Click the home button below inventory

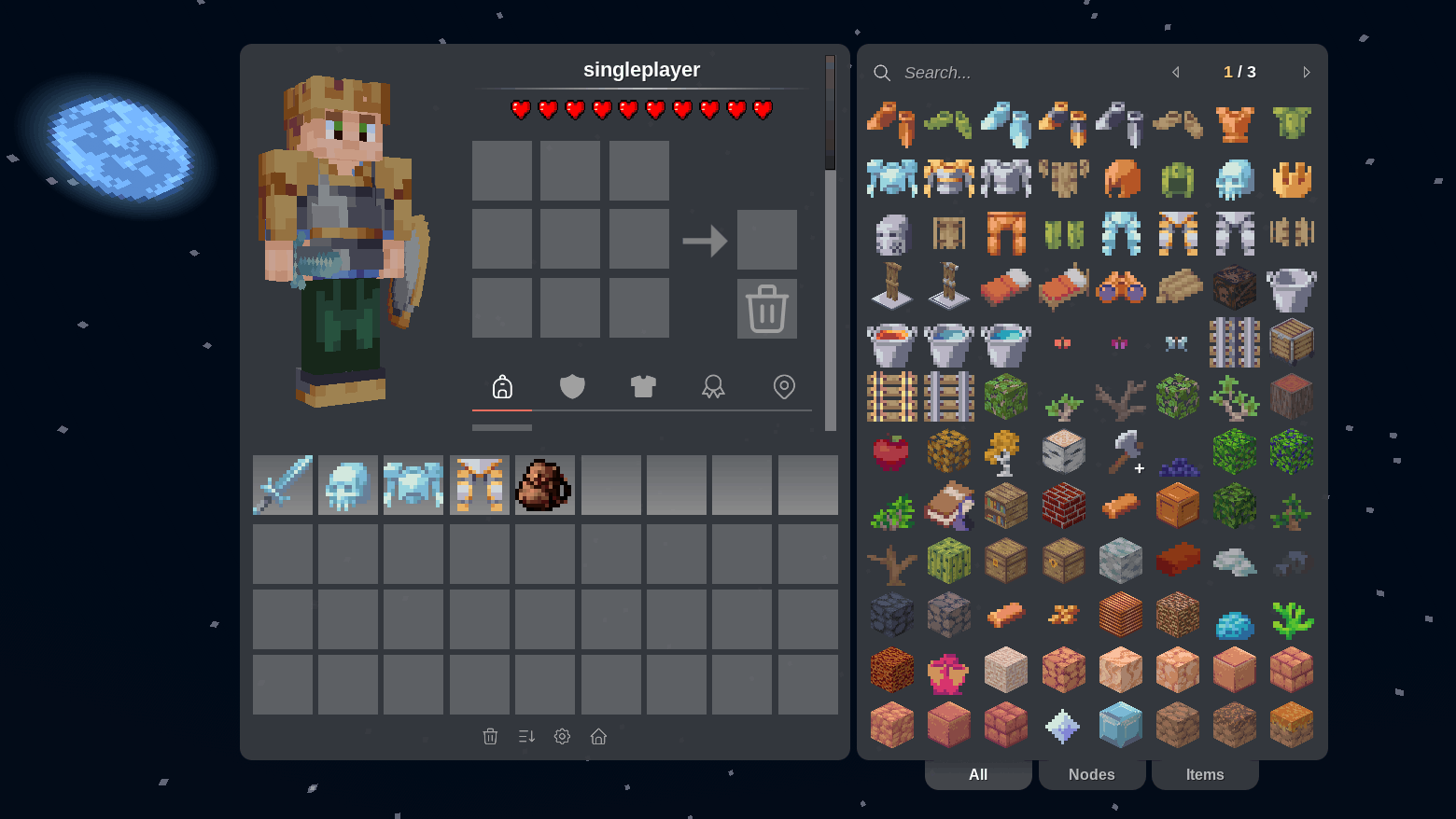[598, 737]
